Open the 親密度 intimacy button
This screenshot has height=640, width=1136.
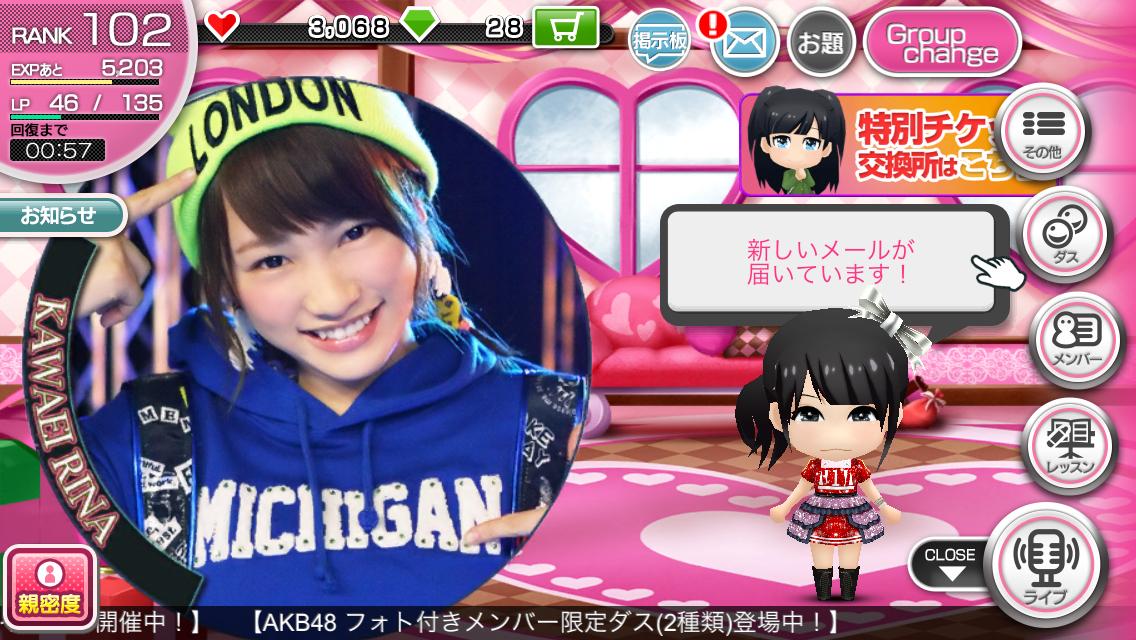coord(49,585)
